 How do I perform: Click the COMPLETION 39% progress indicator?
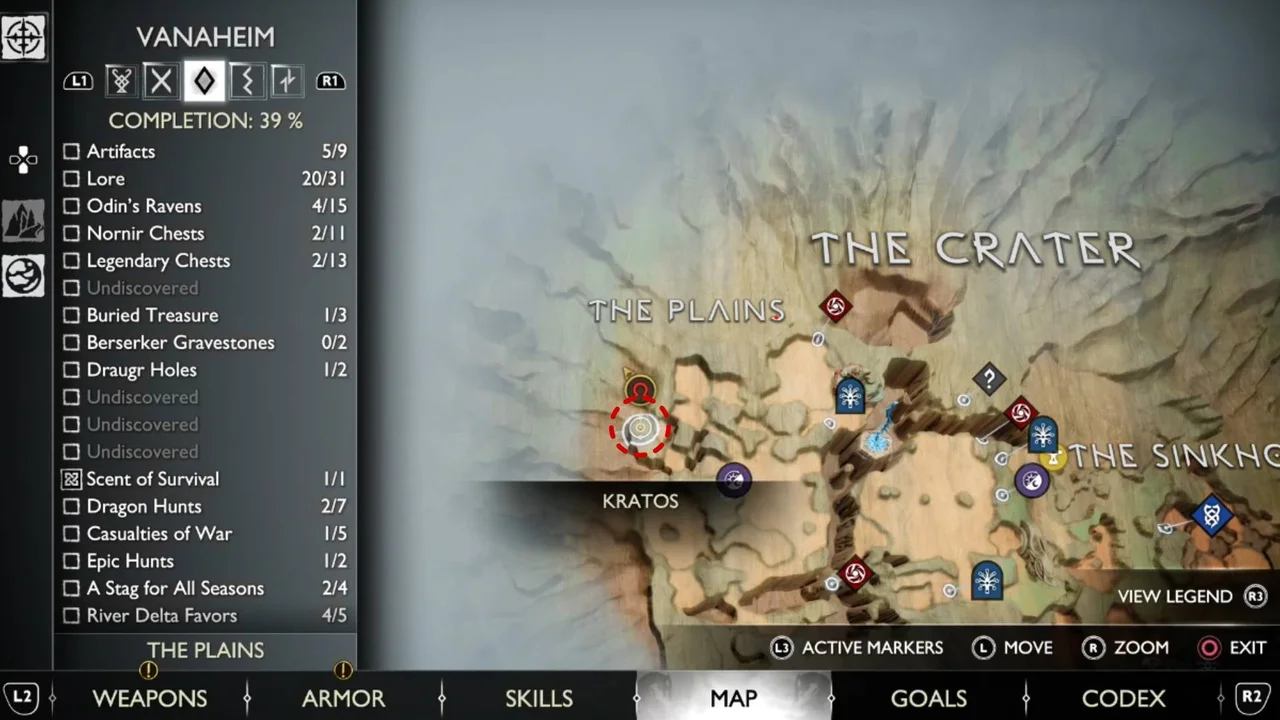click(x=205, y=120)
